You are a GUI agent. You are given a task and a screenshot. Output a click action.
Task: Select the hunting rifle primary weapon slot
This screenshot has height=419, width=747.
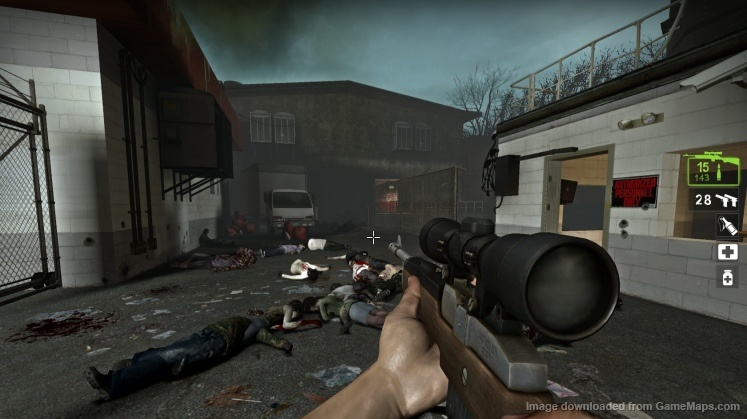713,169
